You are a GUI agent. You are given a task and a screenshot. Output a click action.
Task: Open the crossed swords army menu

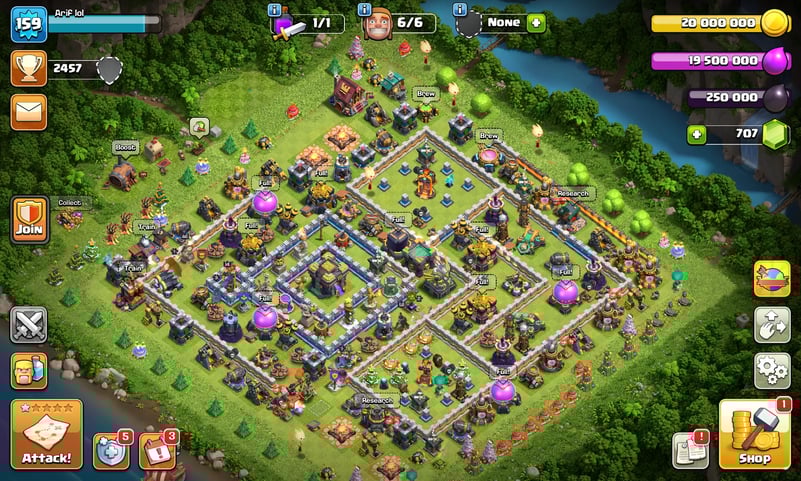pos(29,325)
